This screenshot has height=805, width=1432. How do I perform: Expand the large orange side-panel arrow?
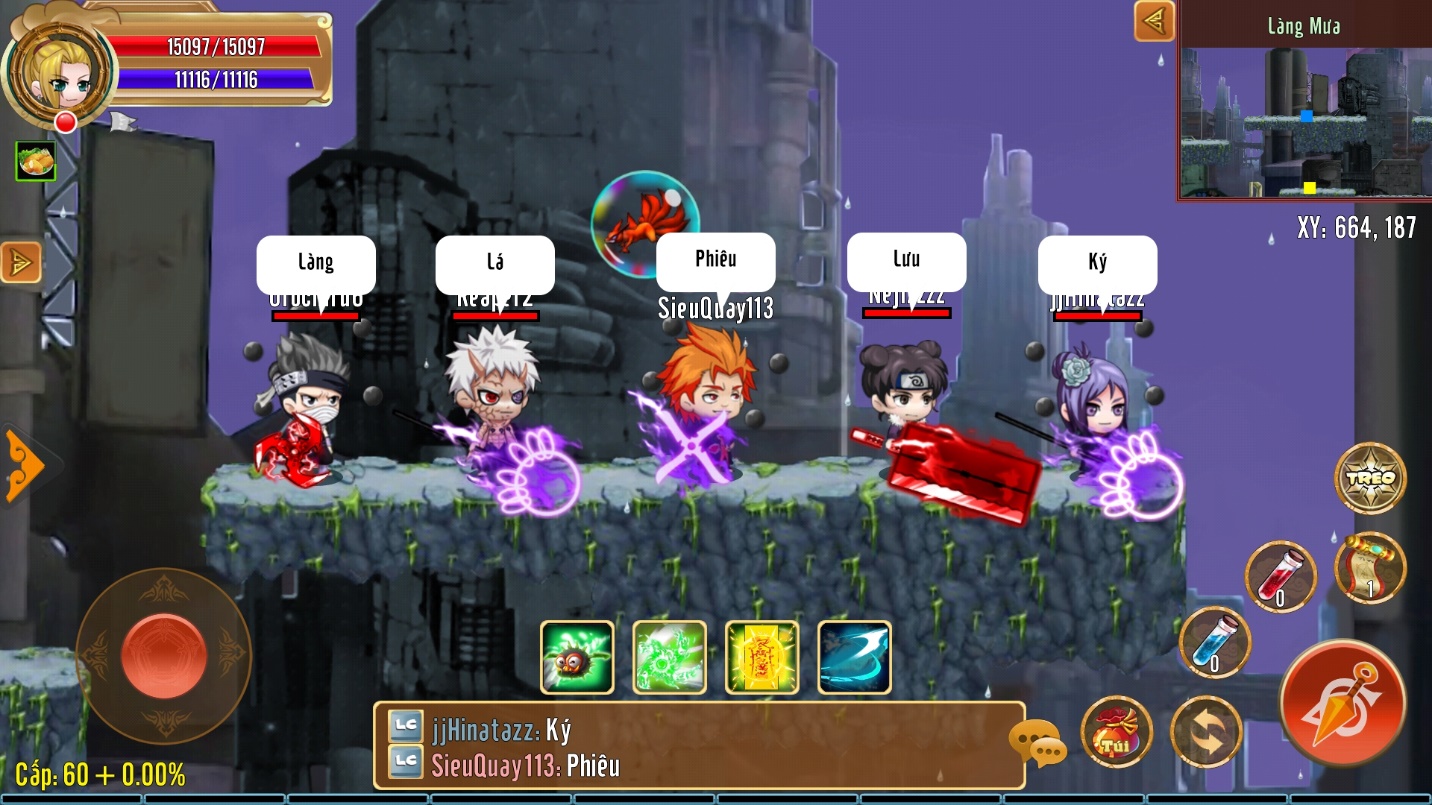click(24, 465)
